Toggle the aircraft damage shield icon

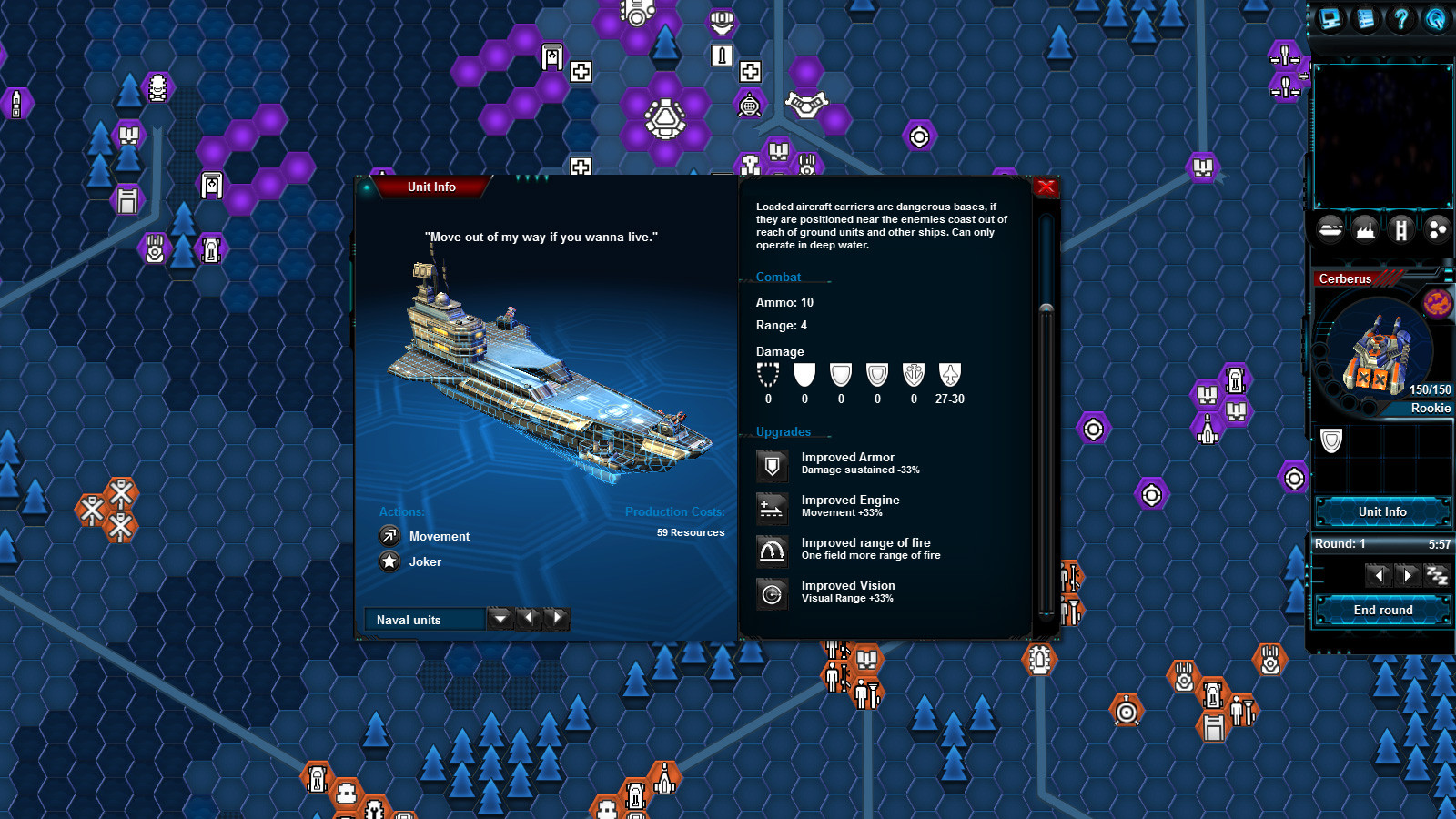(x=949, y=375)
